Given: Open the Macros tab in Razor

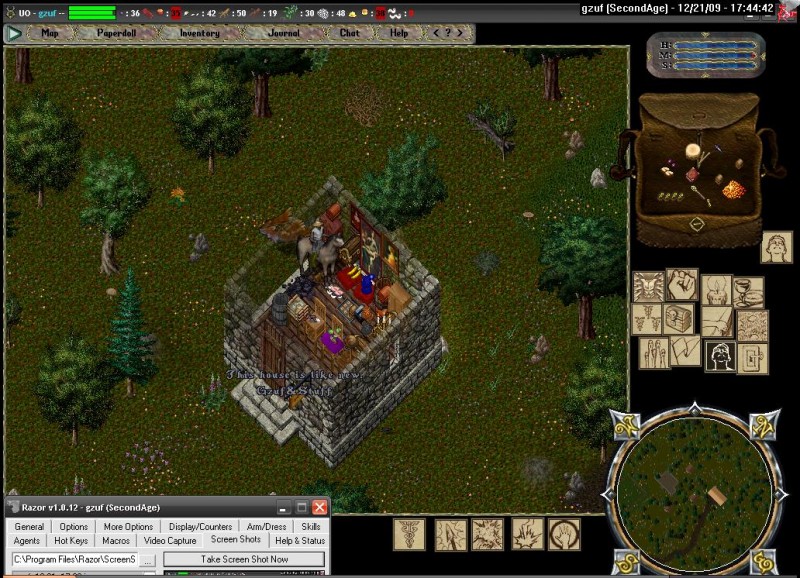Looking at the screenshot, I should coord(116,541).
